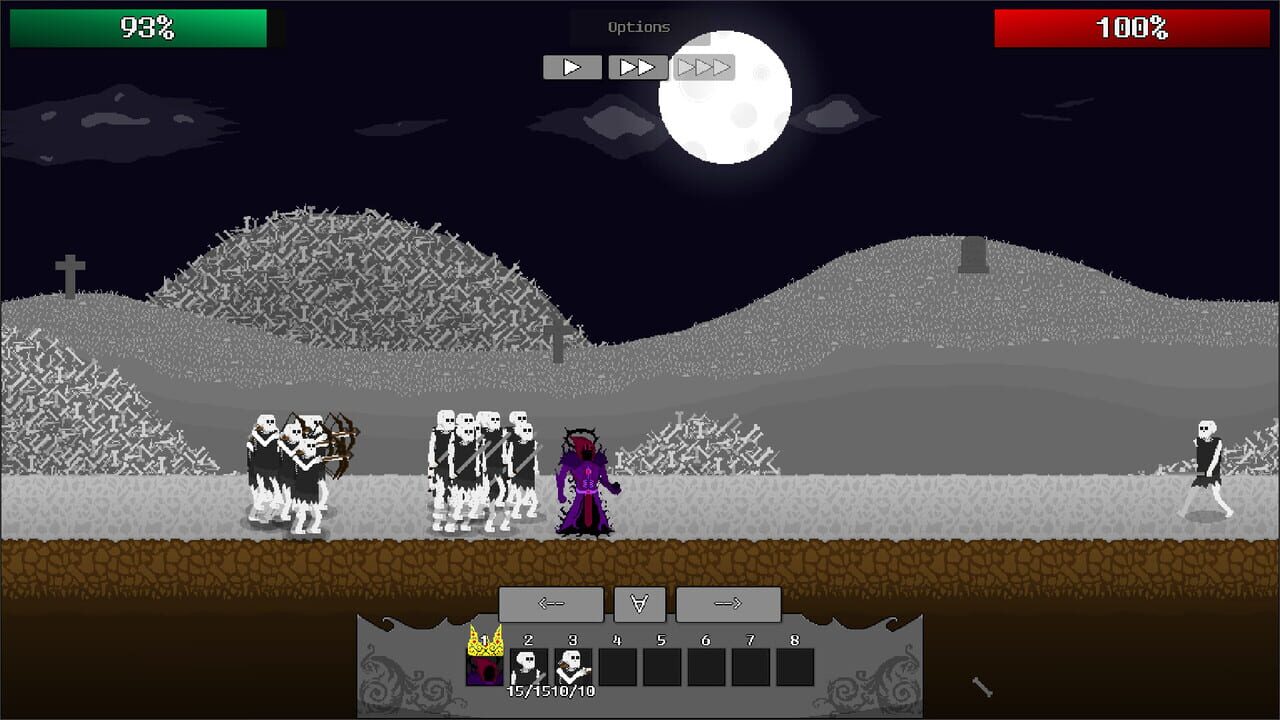
Task: Activate triple-speed fast forward
Action: click(x=703, y=67)
